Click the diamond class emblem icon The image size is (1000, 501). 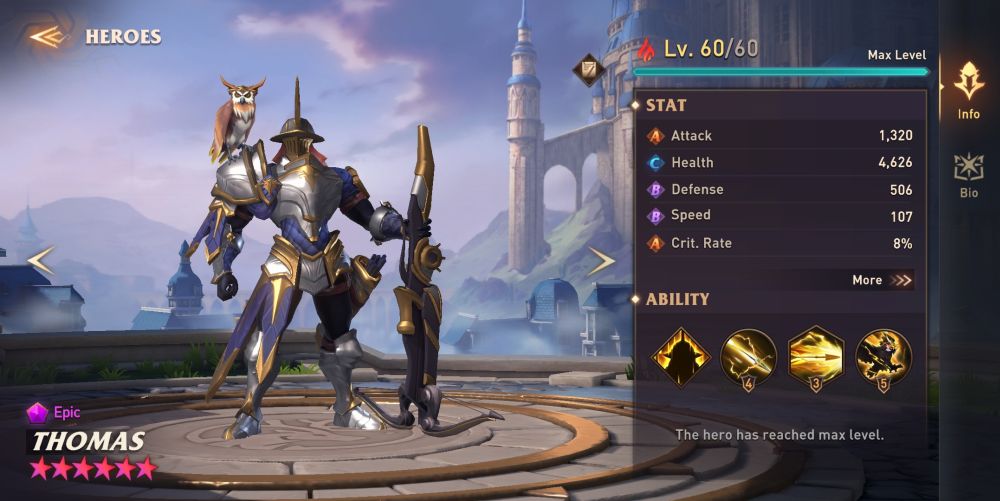[x=587, y=69]
